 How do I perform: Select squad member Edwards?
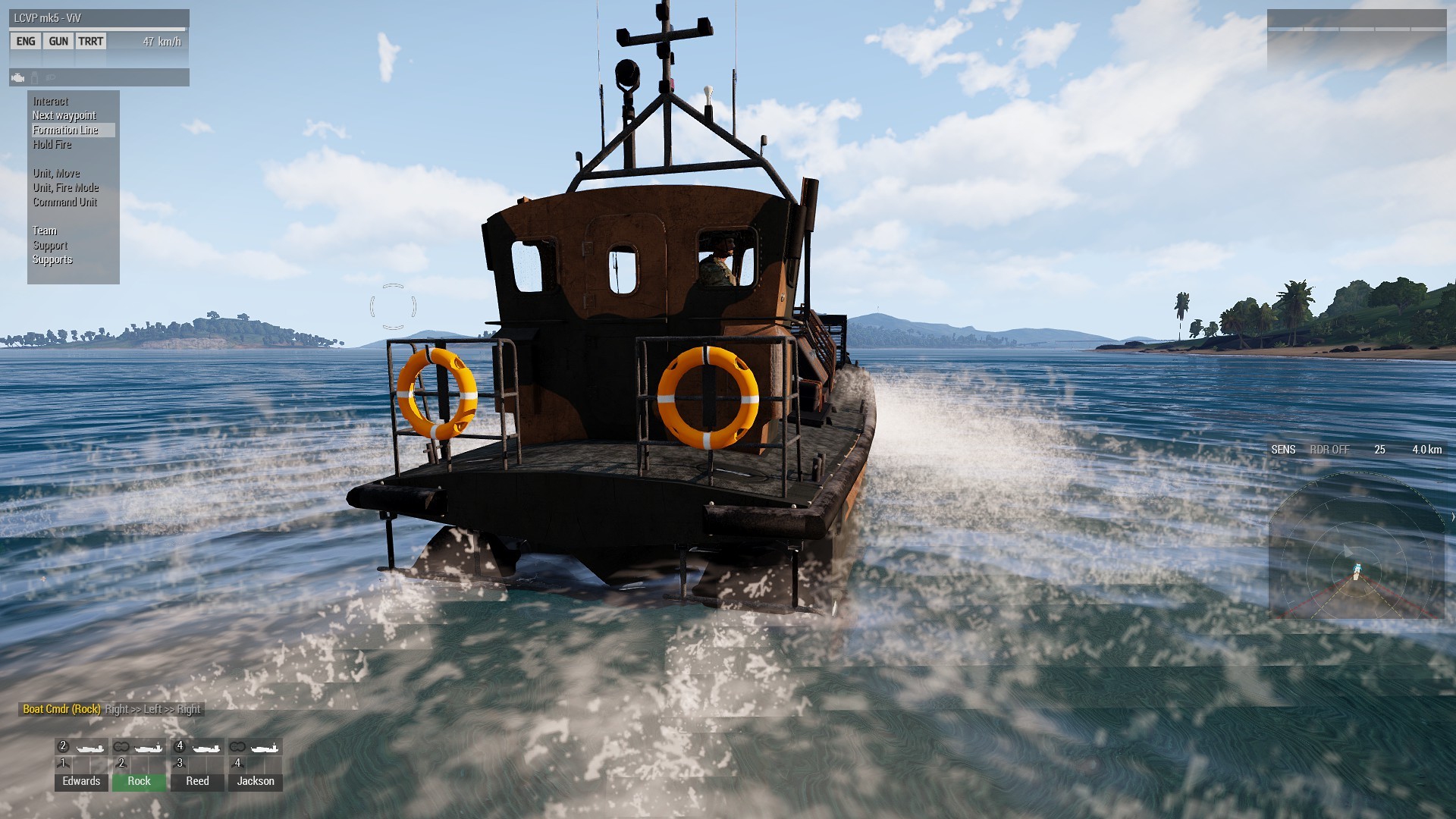tap(81, 781)
